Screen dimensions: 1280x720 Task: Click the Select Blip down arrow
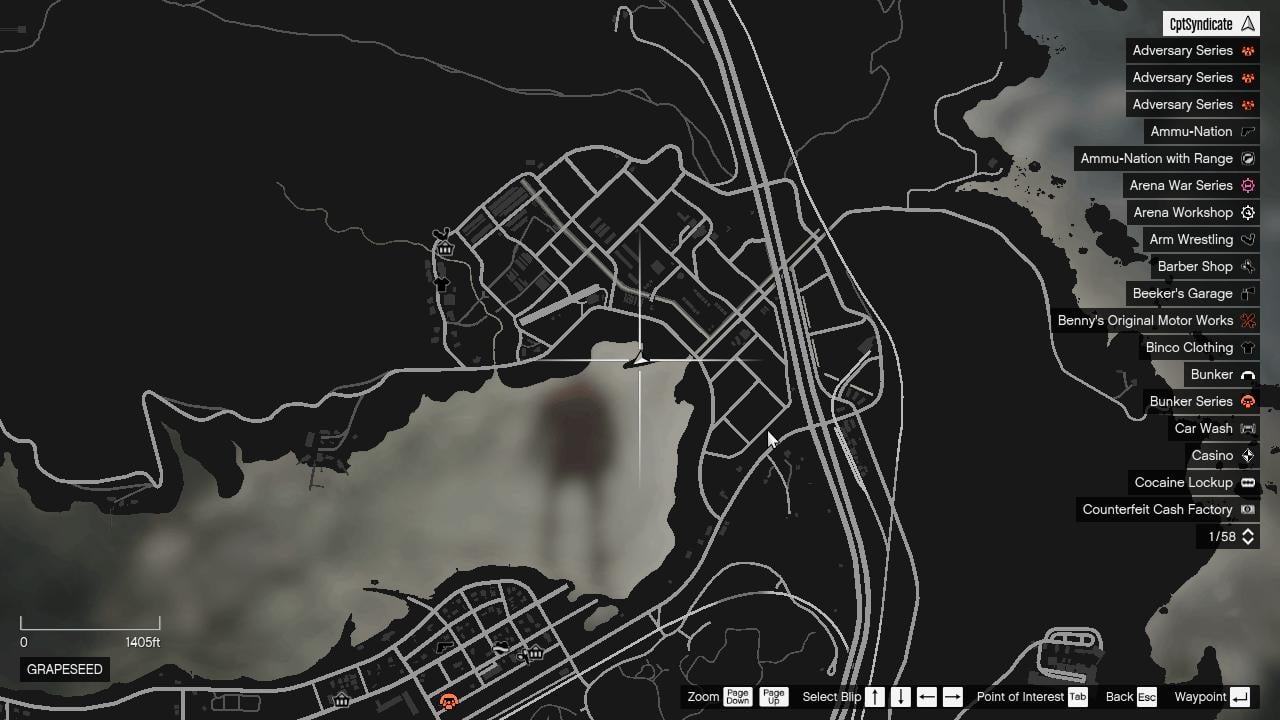(898, 697)
